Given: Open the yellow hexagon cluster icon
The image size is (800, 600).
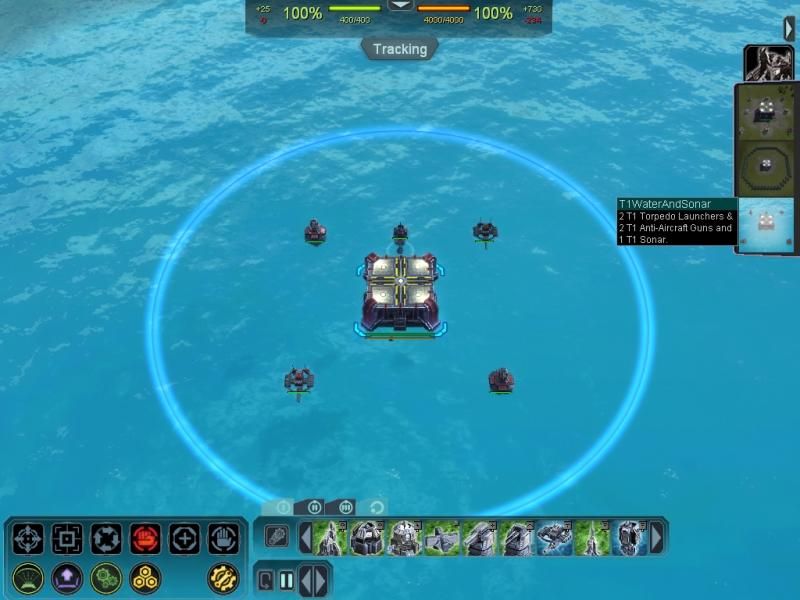Looking at the screenshot, I should pyautogui.click(x=145, y=577).
